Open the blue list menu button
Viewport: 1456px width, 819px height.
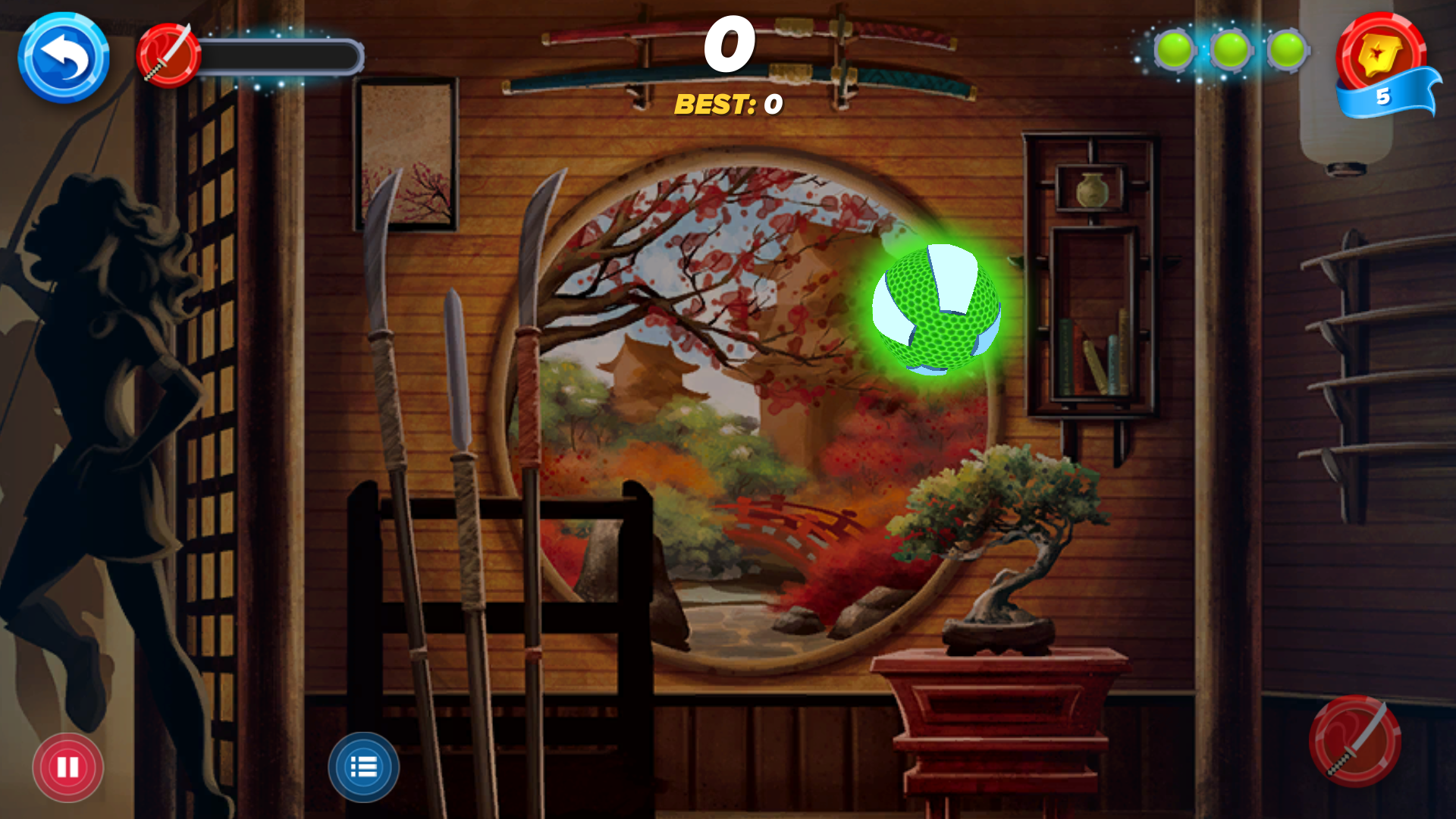coord(363,767)
